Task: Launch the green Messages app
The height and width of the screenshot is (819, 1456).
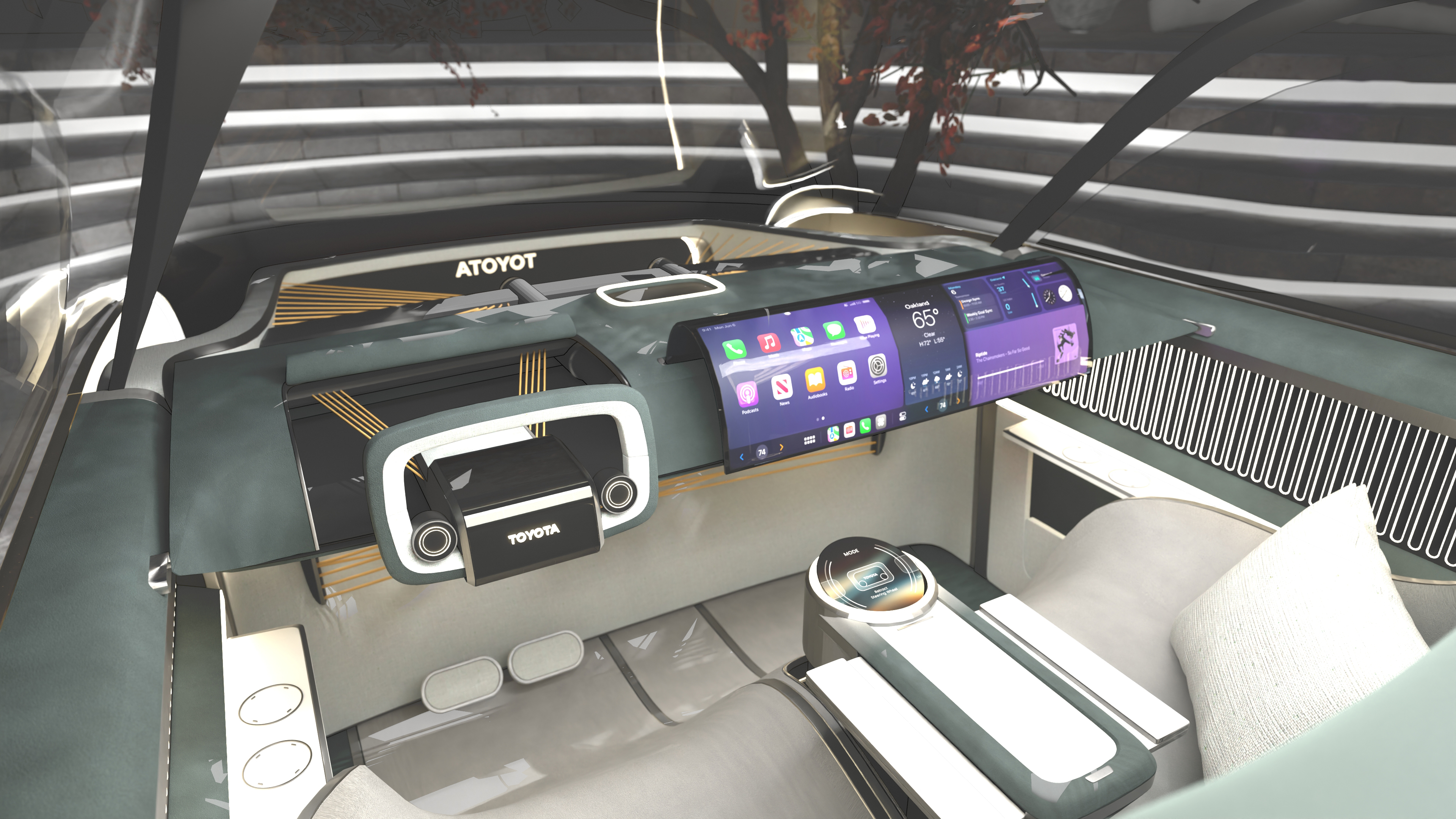Action: (x=834, y=331)
